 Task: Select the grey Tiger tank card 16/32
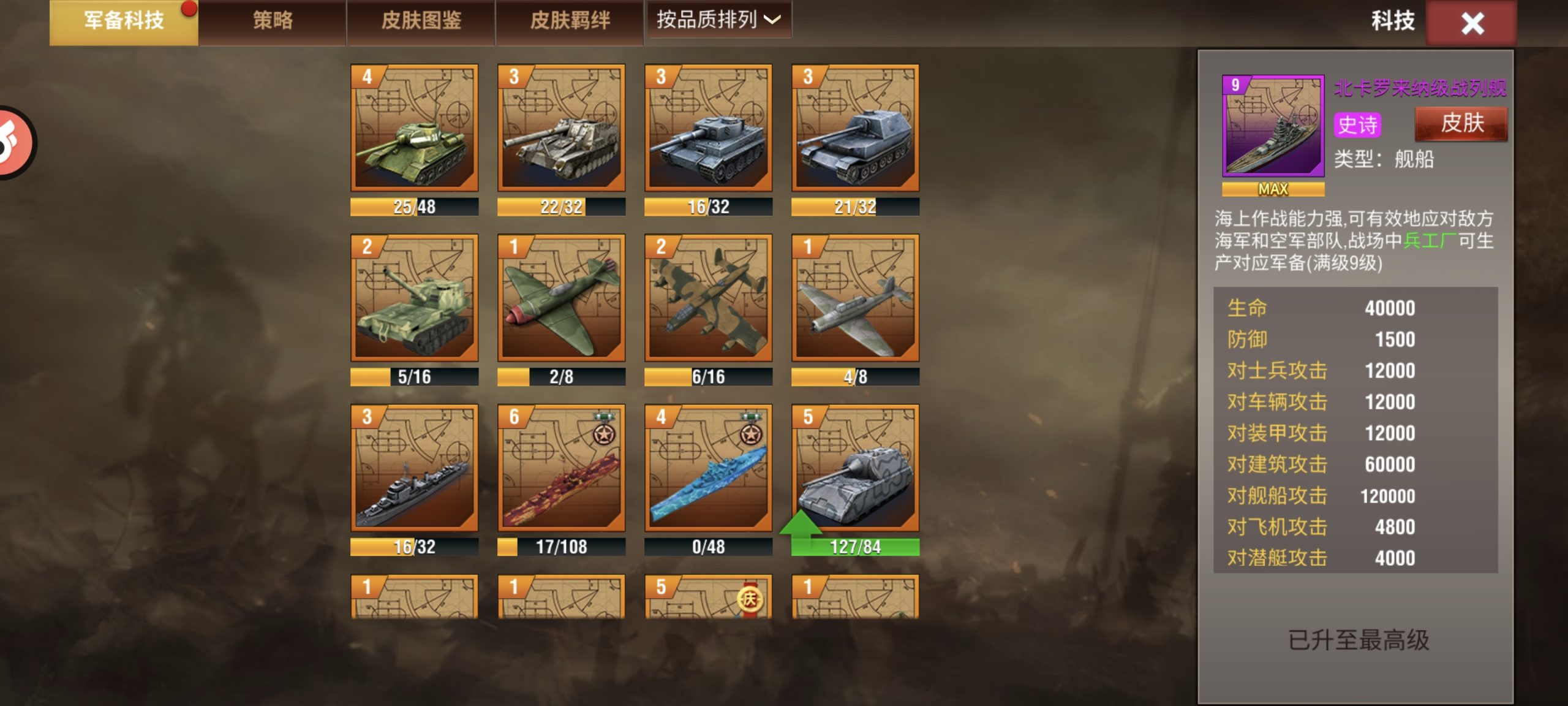point(708,128)
